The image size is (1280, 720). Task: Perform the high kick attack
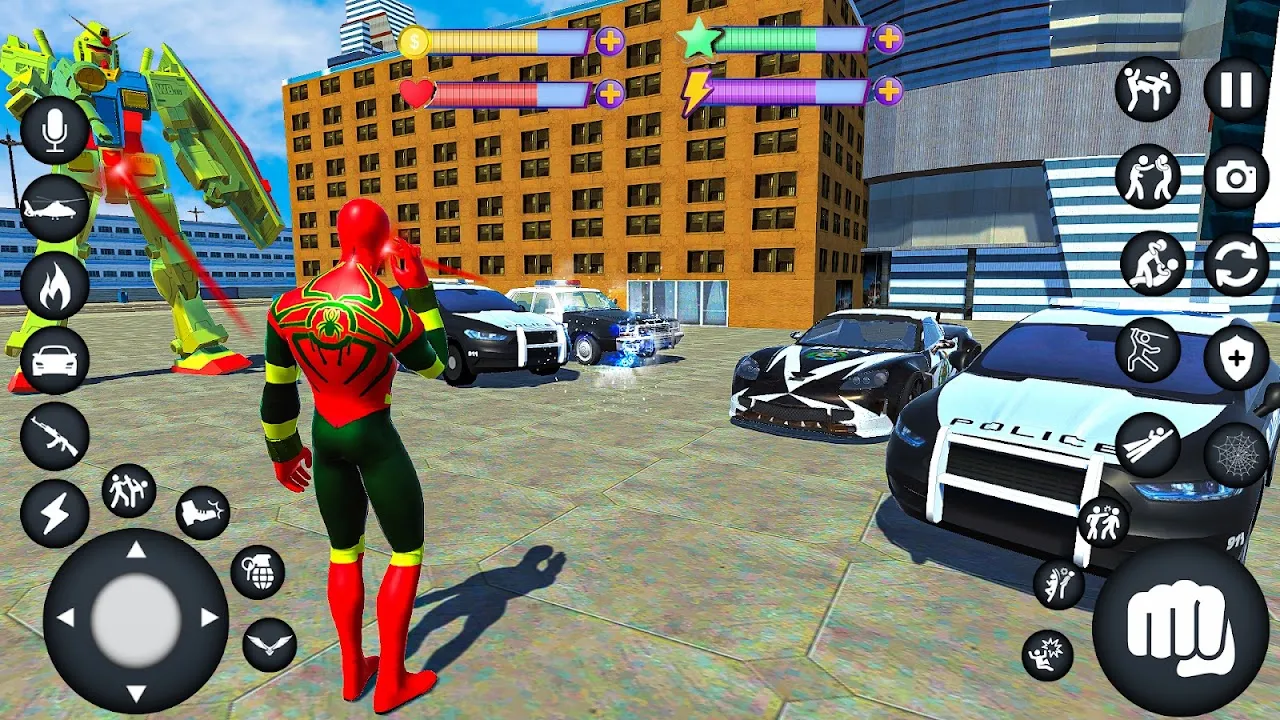[x=1148, y=90]
